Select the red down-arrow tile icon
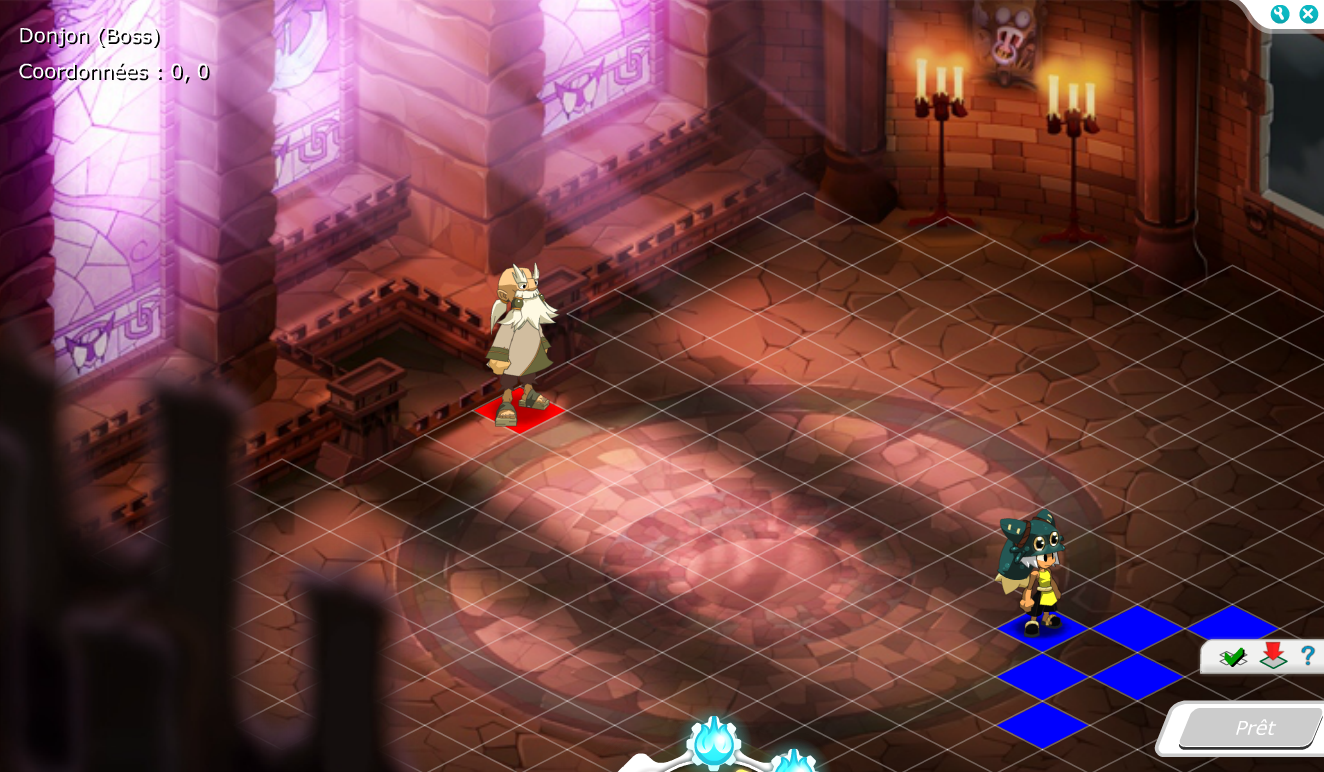Screen dimensions: 1324x772 (1272, 656)
